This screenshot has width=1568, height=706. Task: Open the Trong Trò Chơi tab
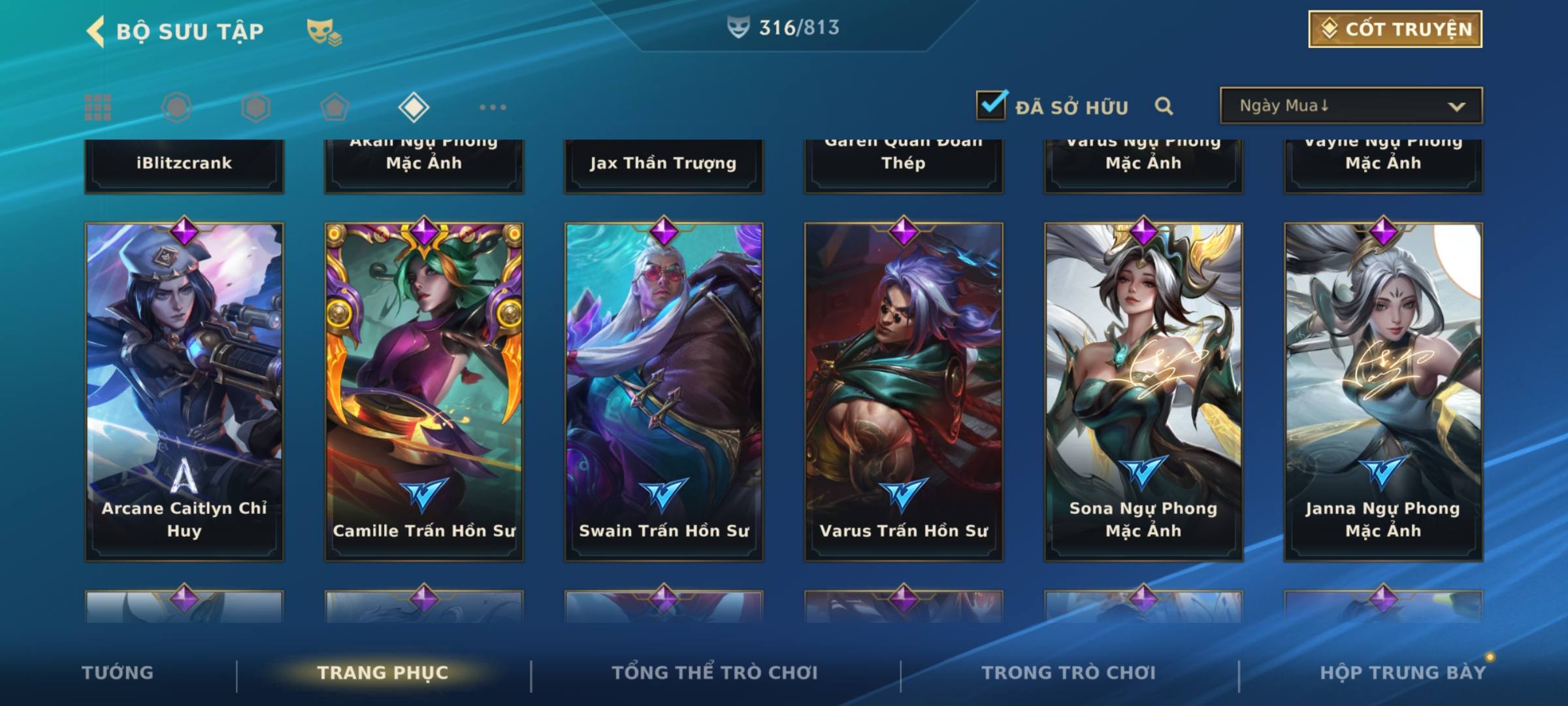(x=1068, y=673)
